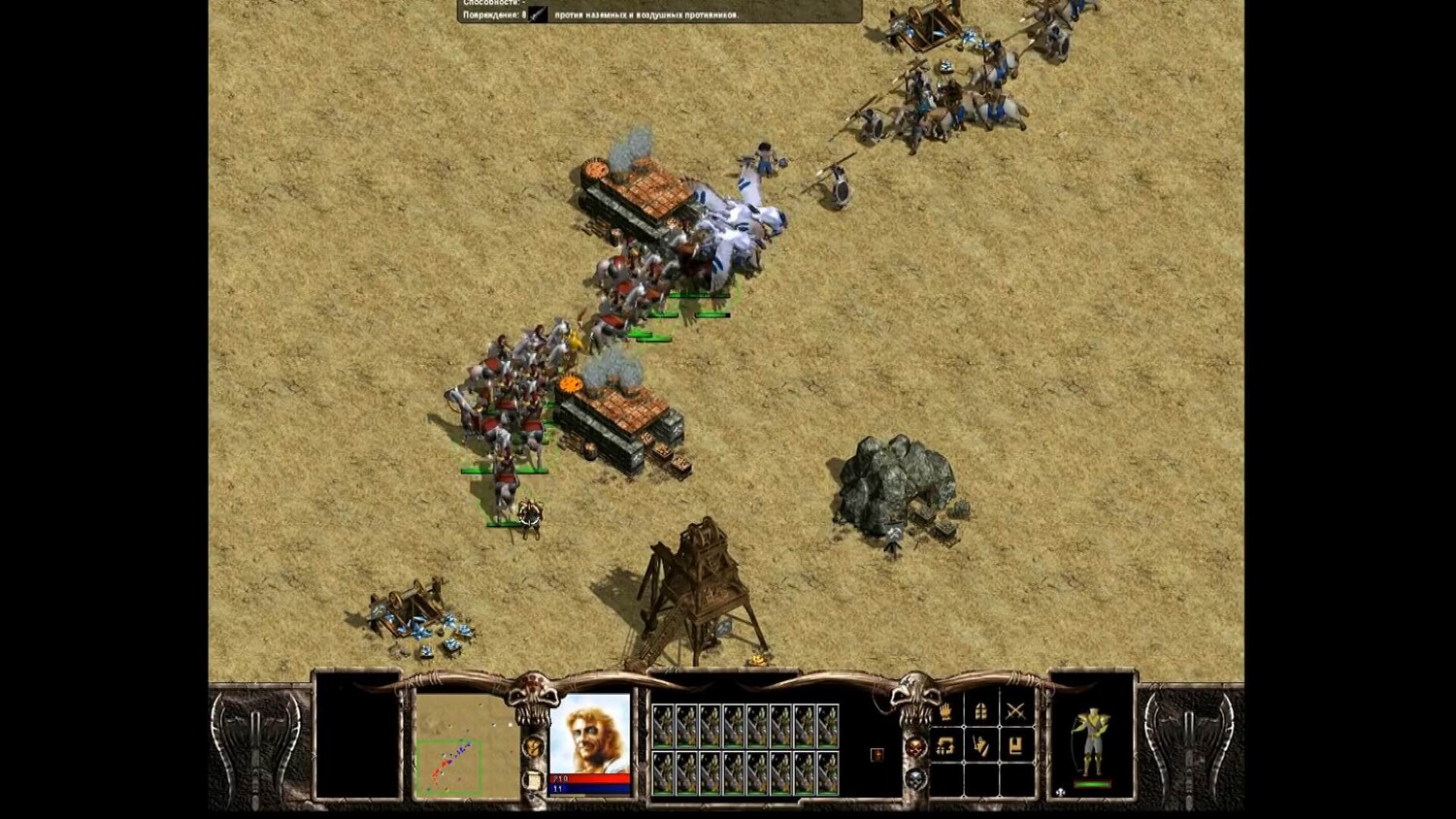
Task: Open the scroll button beside minimap
Action: (x=532, y=779)
